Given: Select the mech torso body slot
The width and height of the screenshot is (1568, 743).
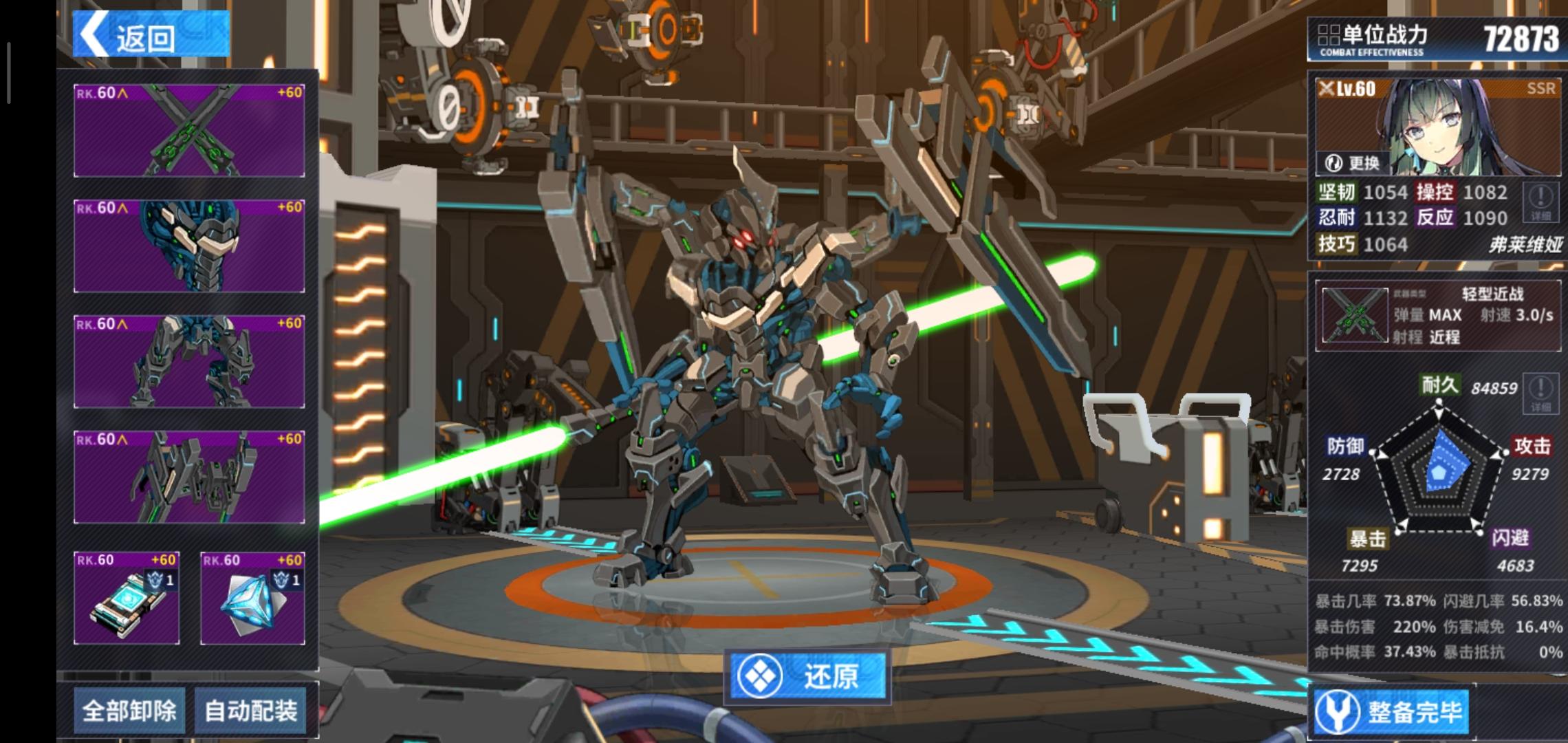Looking at the screenshot, I should tap(189, 477).
